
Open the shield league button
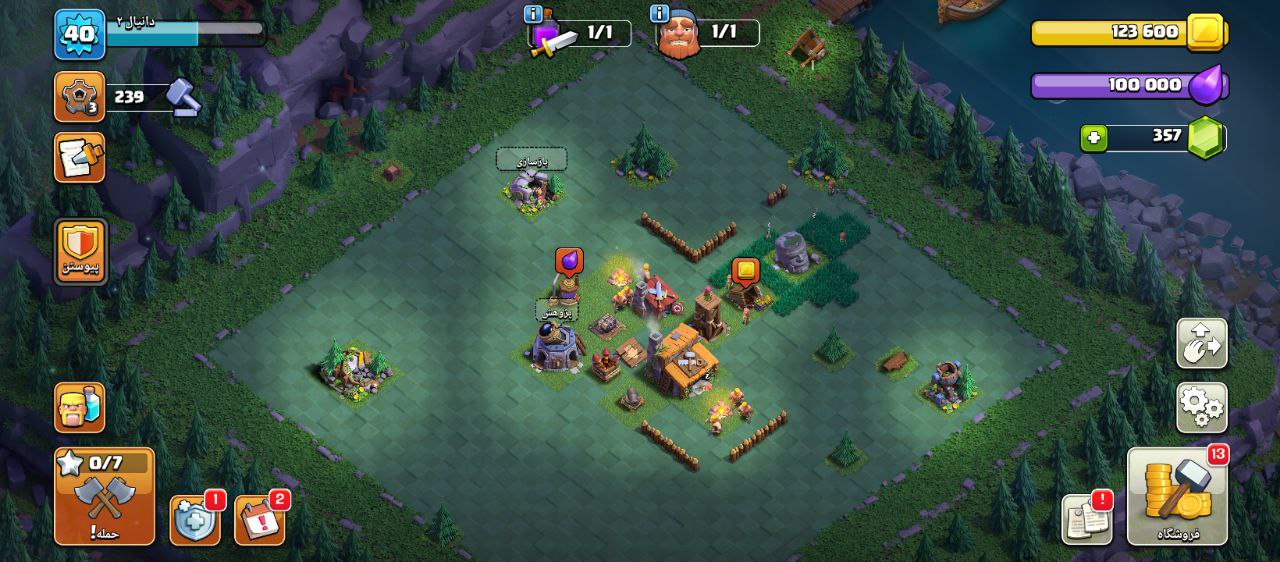click(x=80, y=250)
